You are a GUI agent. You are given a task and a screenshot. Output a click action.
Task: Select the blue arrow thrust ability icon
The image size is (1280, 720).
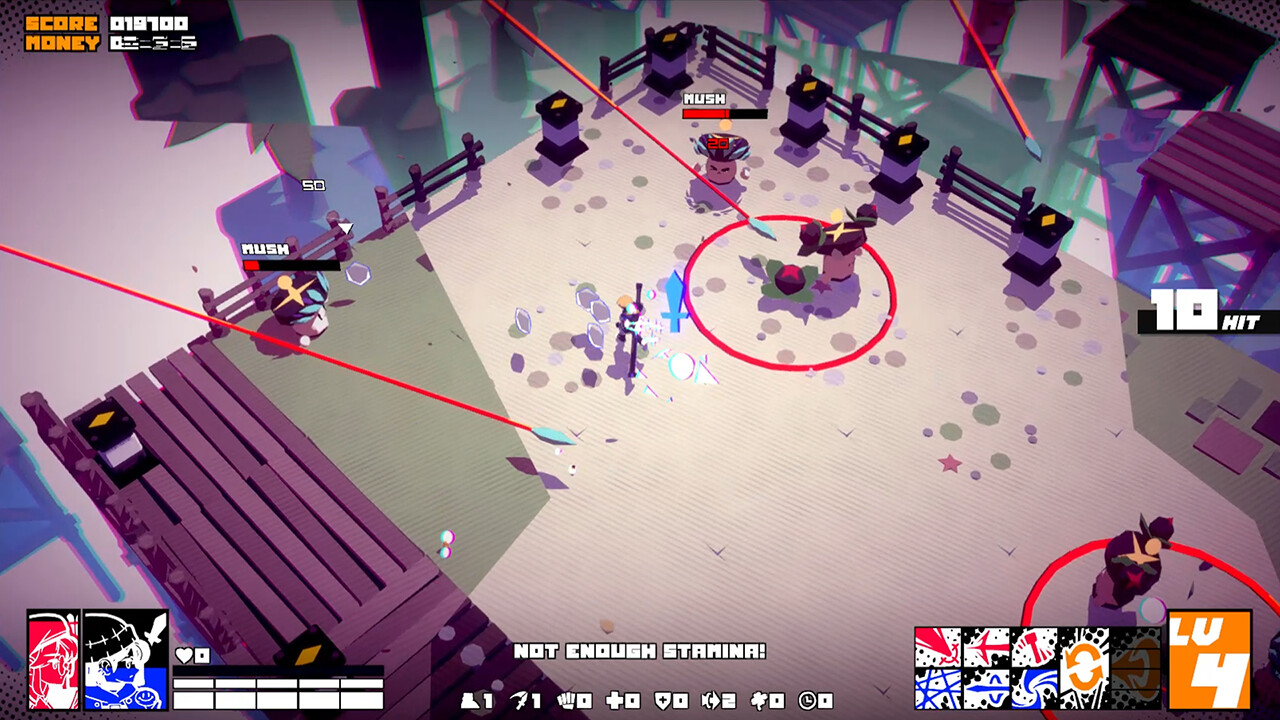point(985,692)
